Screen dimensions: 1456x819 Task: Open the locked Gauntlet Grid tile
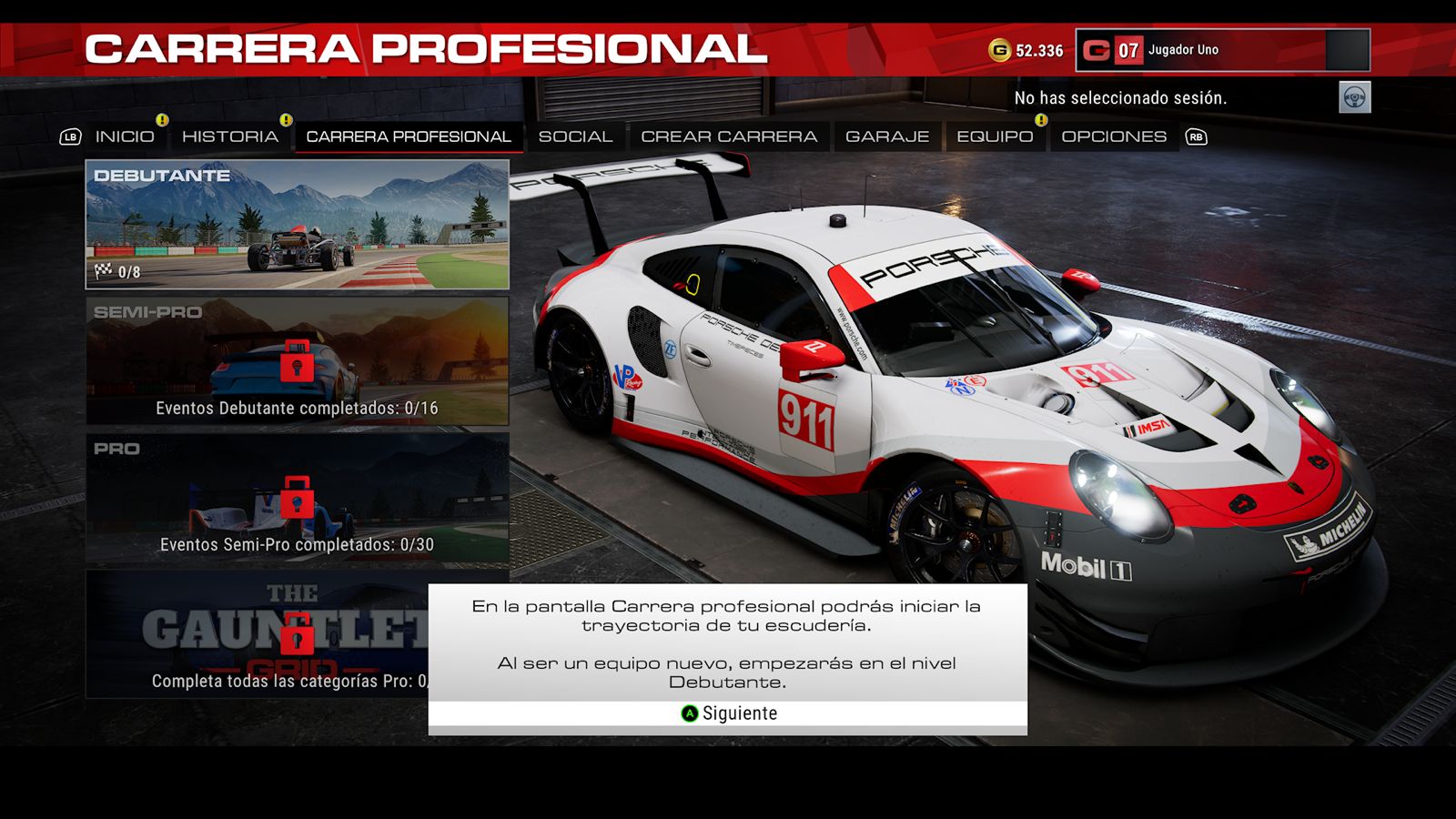[x=257, y=634]
